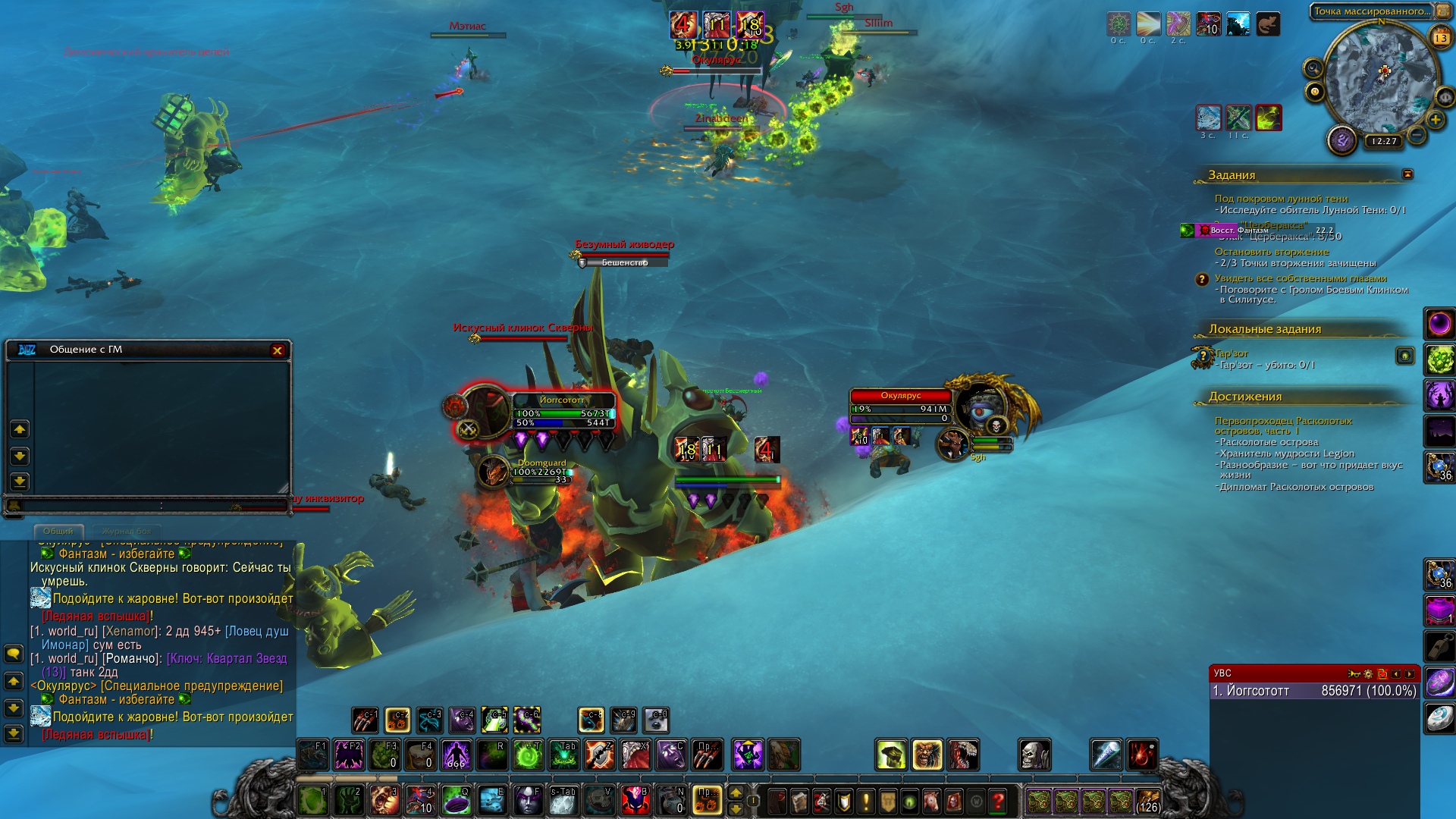Click the minimap tracking magnifier button
The width and height of the screenshot is (1456, 819).
(1313, 68)
